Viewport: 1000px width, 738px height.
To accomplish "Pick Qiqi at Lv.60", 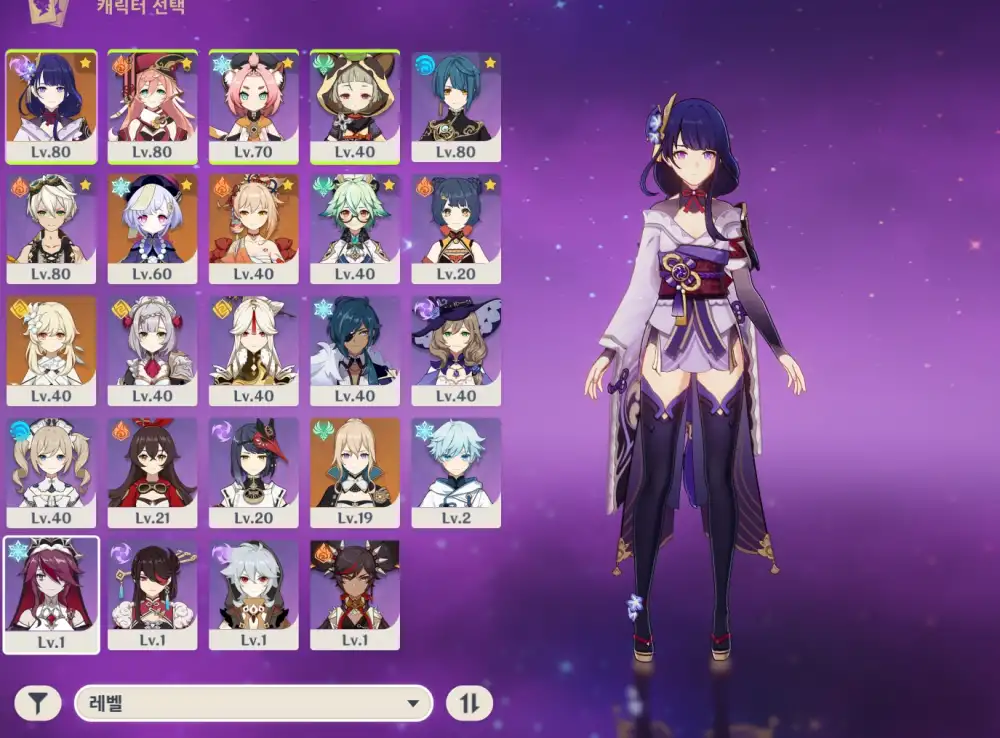I will tap(152, 228).
